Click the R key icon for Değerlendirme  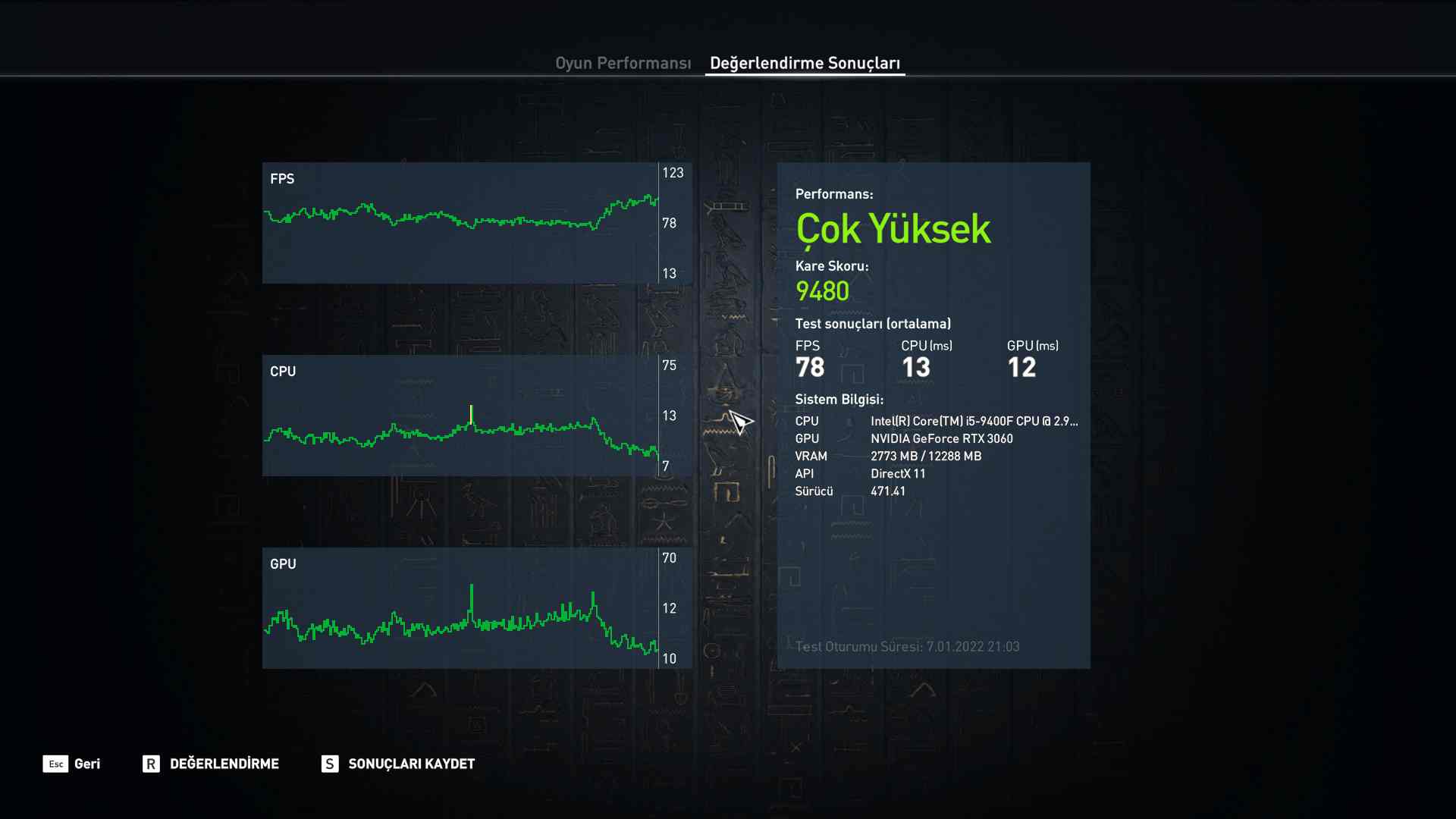pyautogui.click(x=152, y=764)
